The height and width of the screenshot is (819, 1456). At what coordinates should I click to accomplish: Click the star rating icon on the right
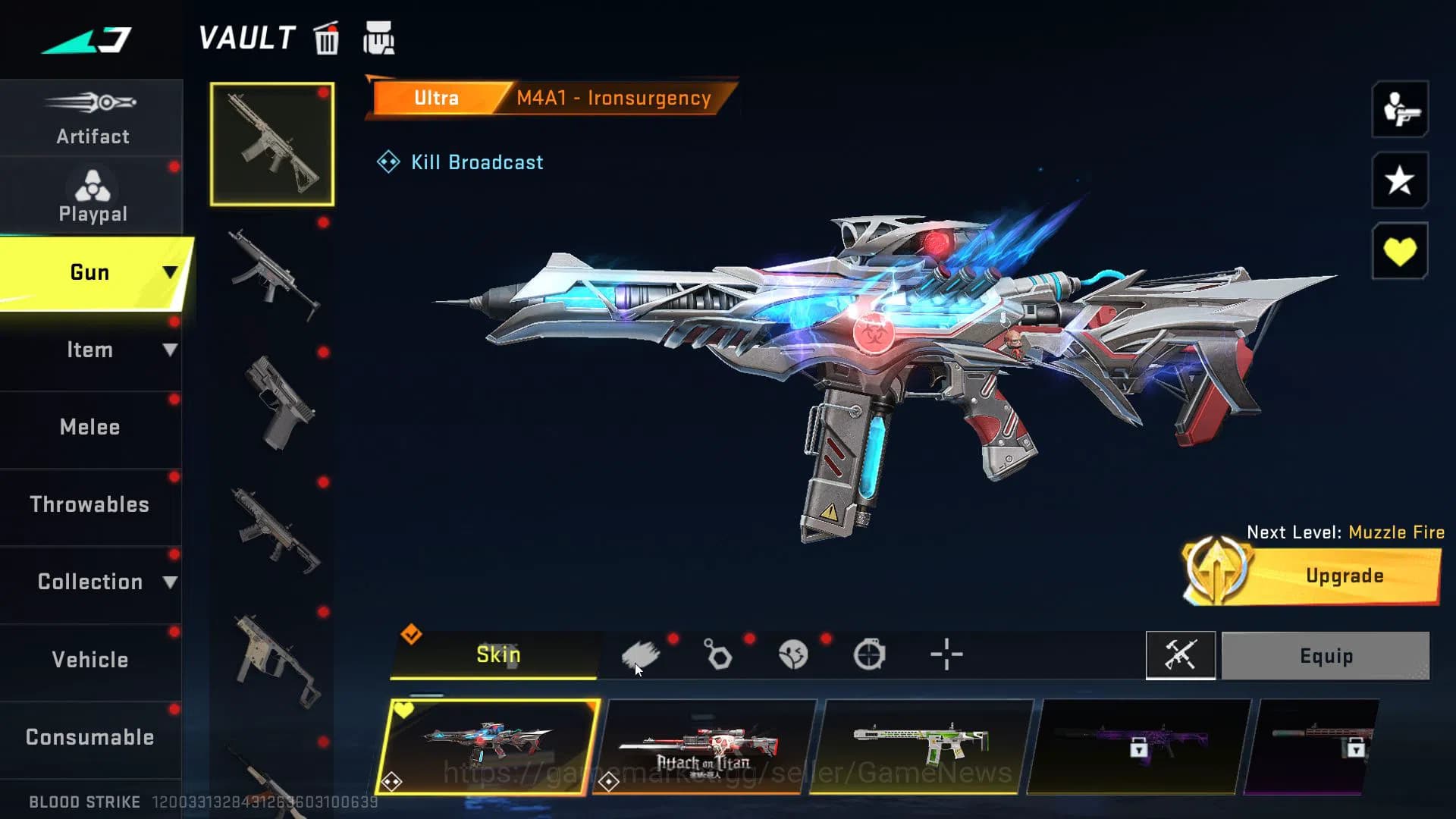coord(1399,180)
